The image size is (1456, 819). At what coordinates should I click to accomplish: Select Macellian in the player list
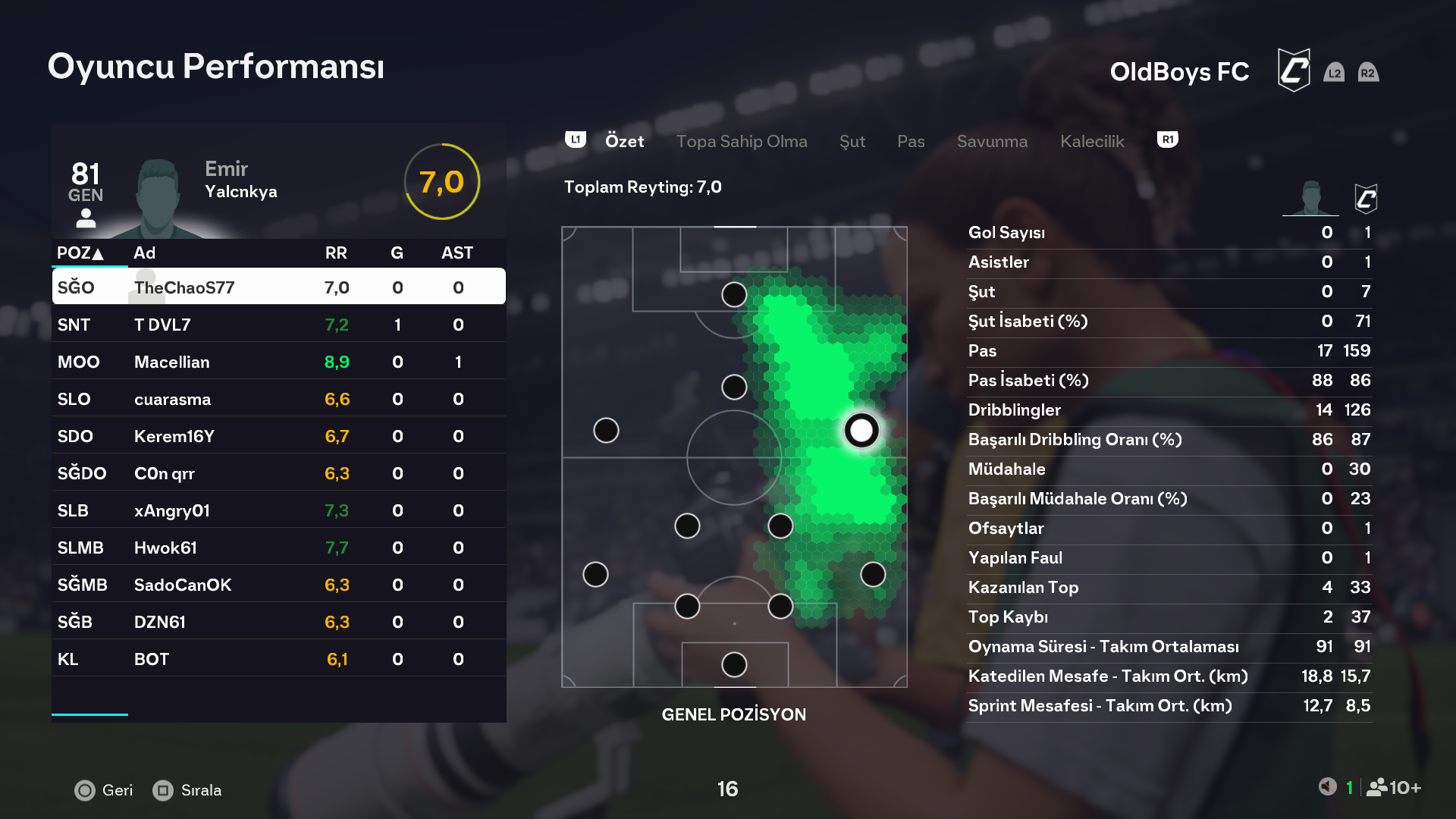tap(278, 362)
